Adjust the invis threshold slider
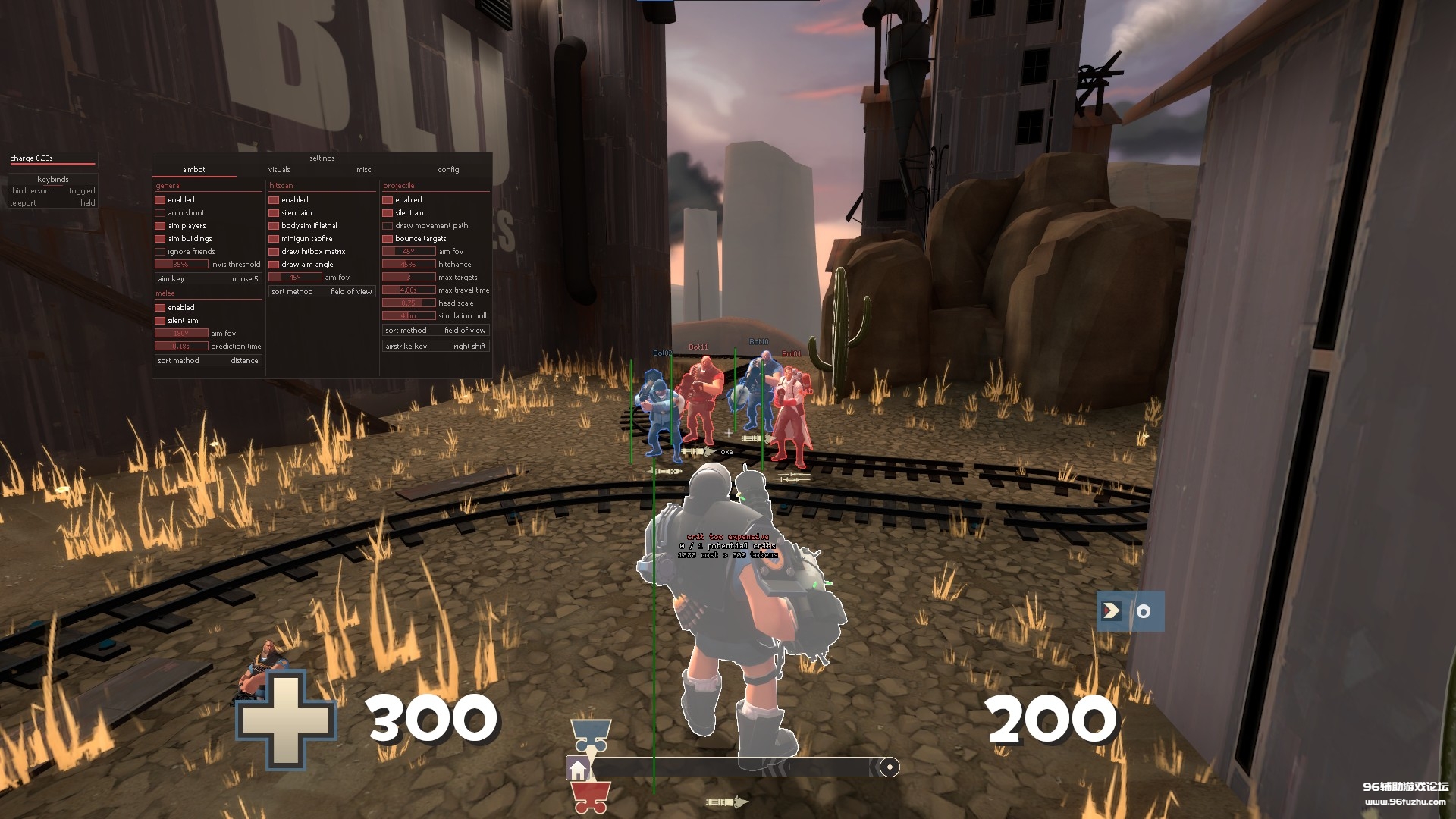This screenshot has width=1456, height=819. tap(182, 264)
